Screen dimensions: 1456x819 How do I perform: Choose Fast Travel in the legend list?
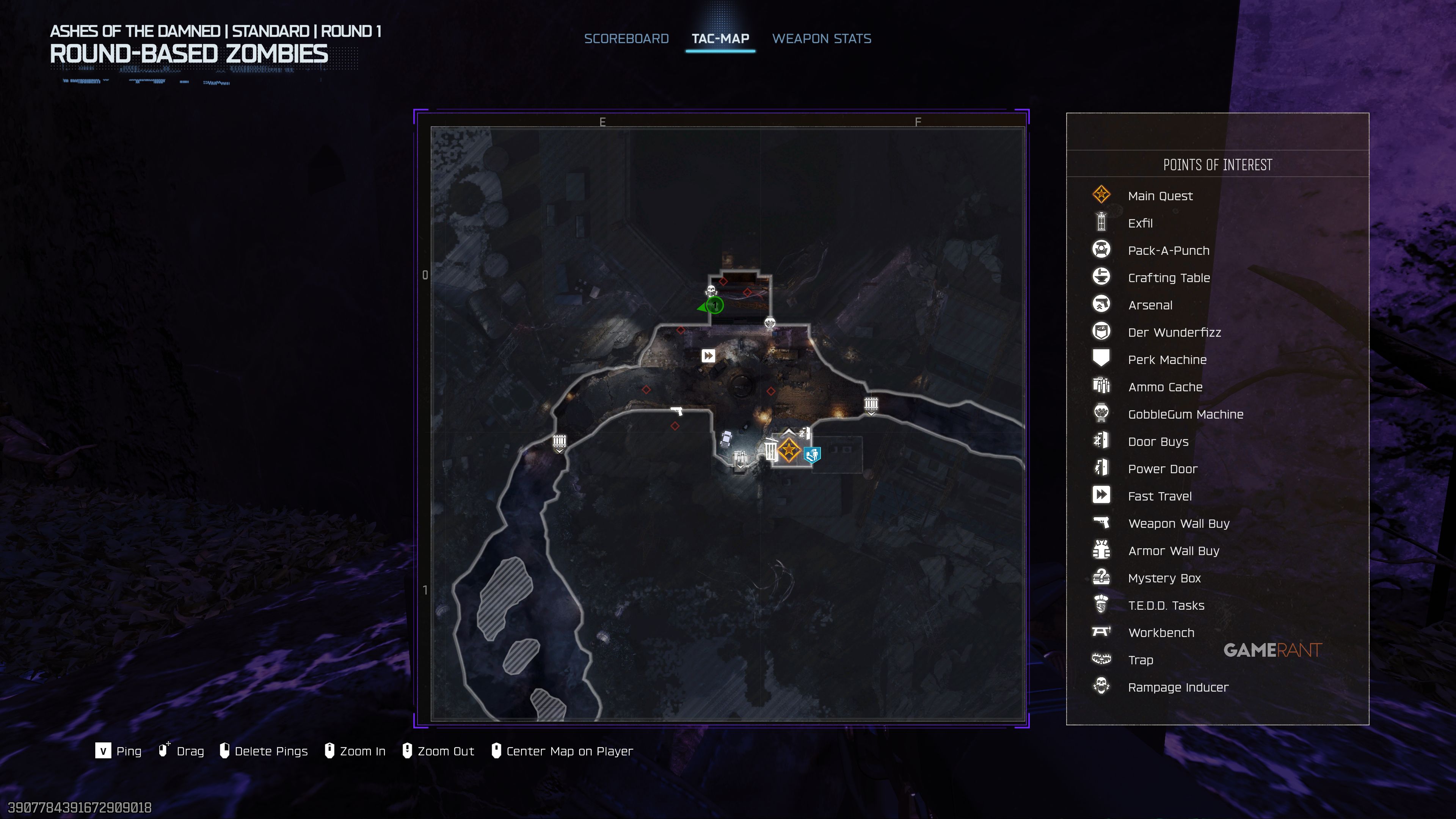point(1159,496)
